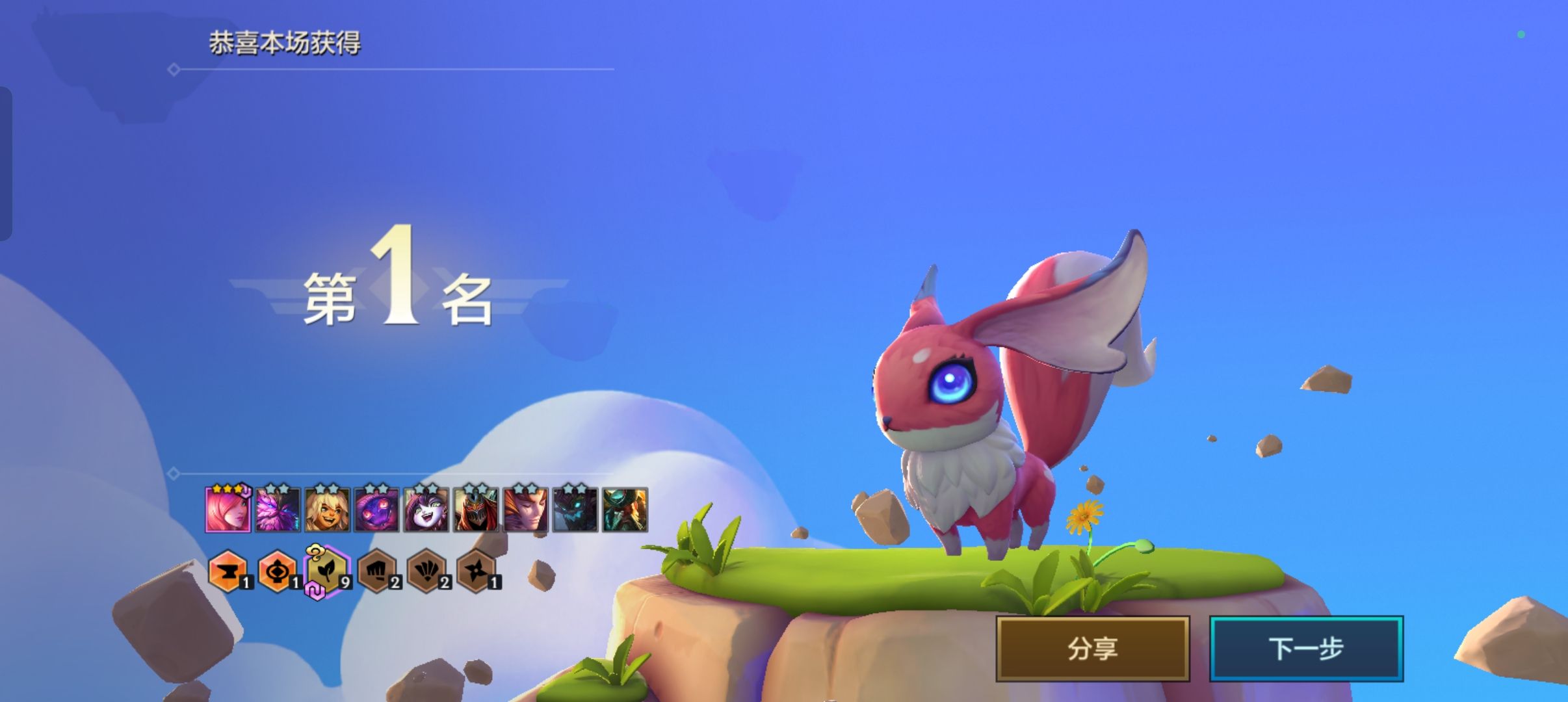Select the three-star pink-haired champion portrait

(228, 510)
